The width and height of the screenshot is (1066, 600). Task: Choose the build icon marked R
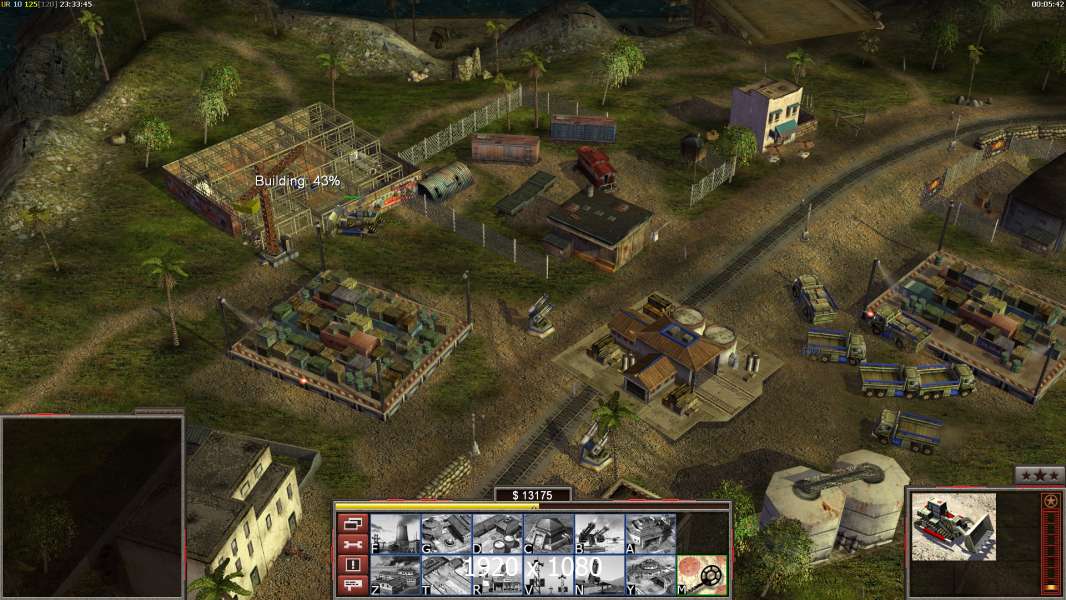tap(497, 575)
